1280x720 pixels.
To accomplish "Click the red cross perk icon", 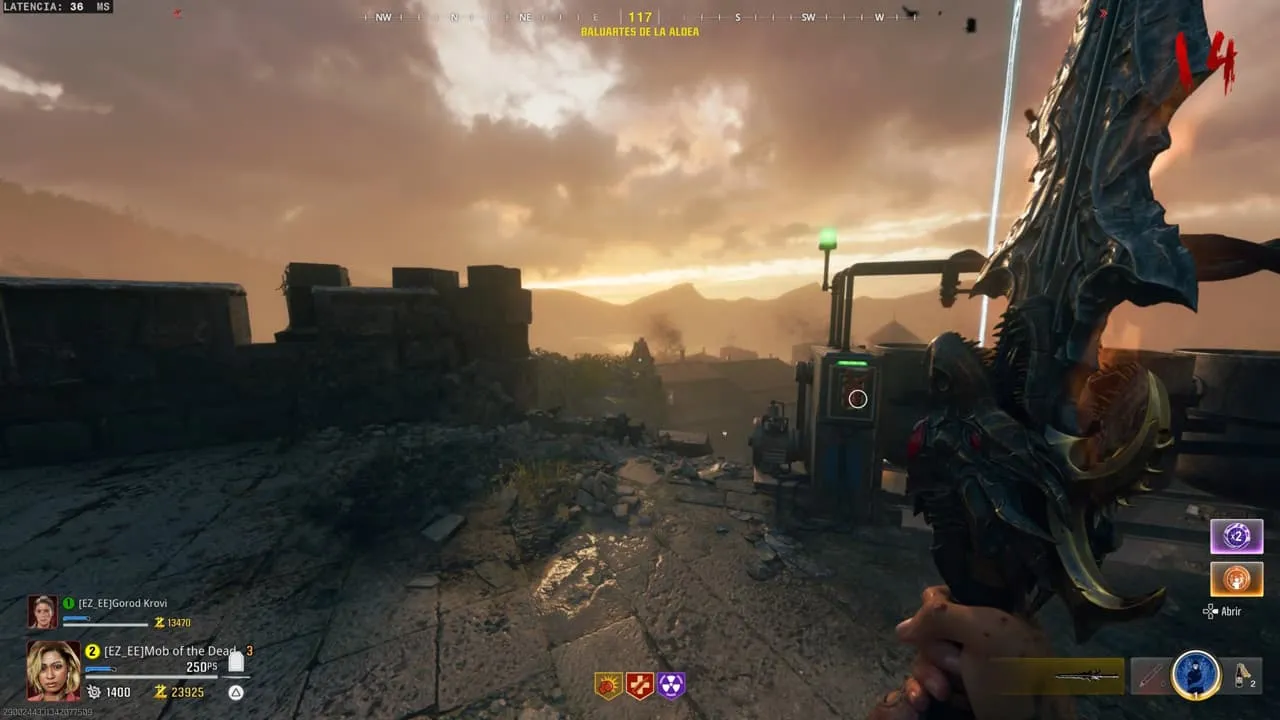I will [x=640, y=685].
